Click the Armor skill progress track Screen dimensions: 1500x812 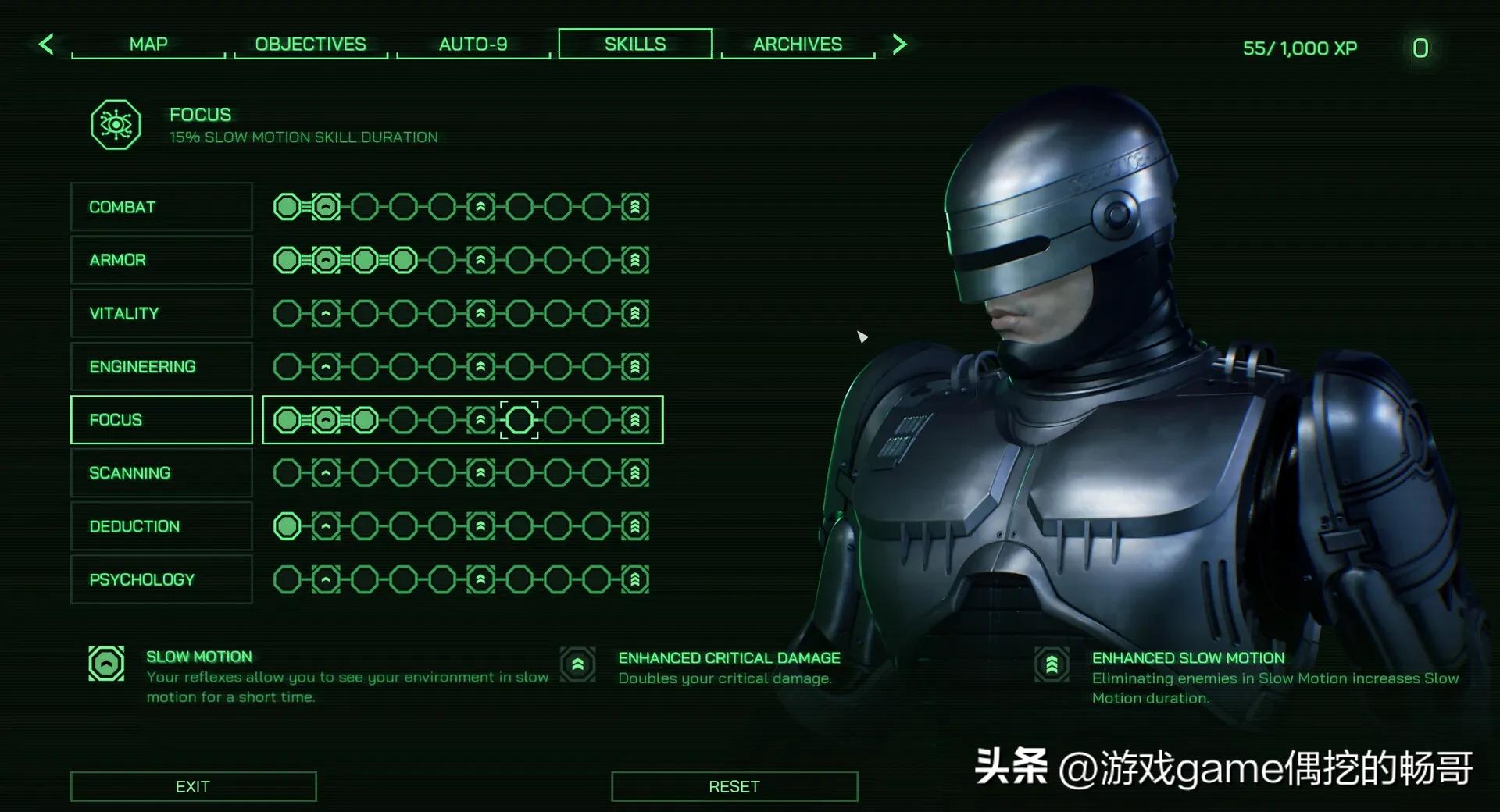(461, 260)
